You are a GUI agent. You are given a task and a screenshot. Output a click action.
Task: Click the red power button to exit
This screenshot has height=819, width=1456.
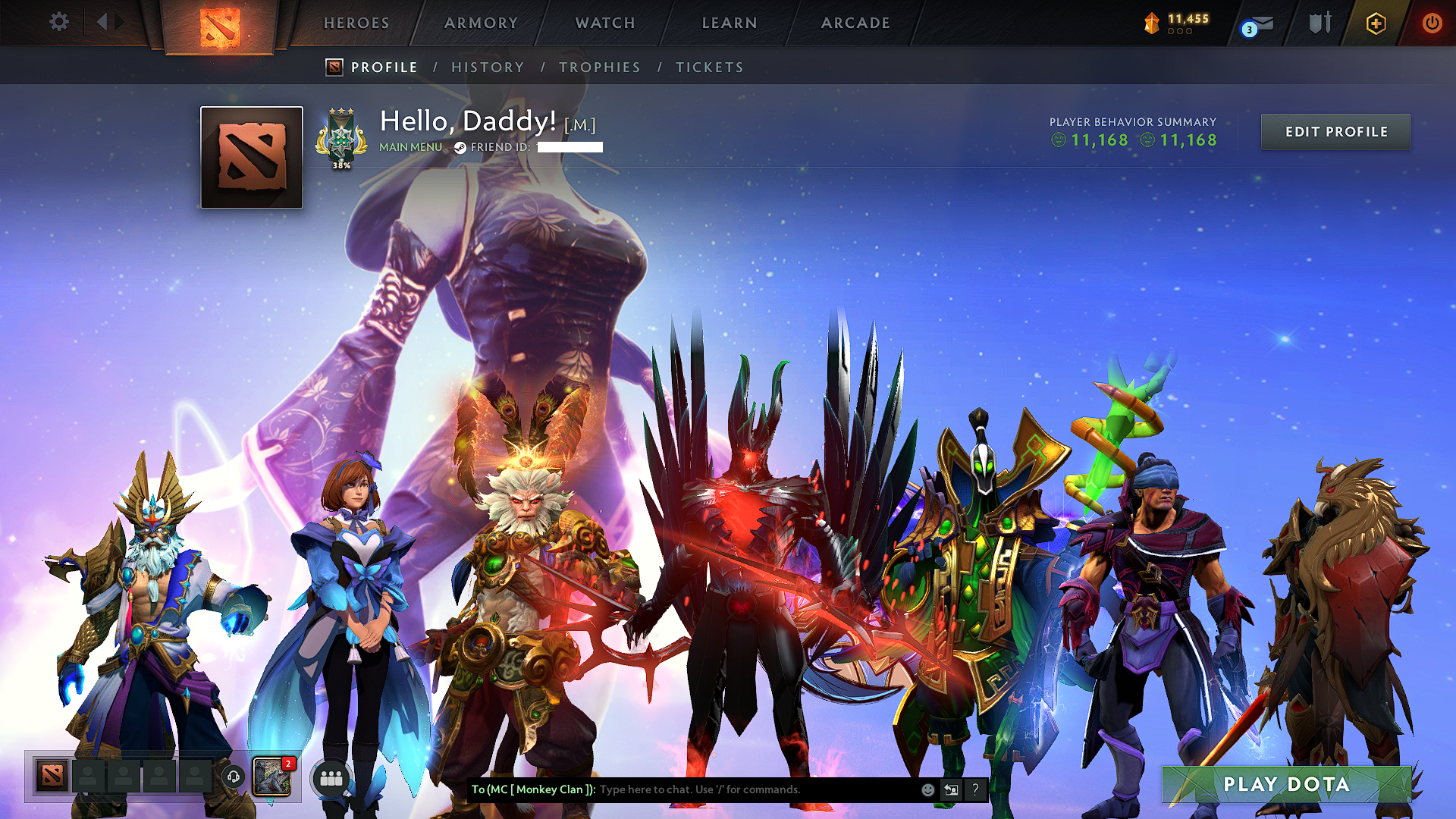point(1432,24)
